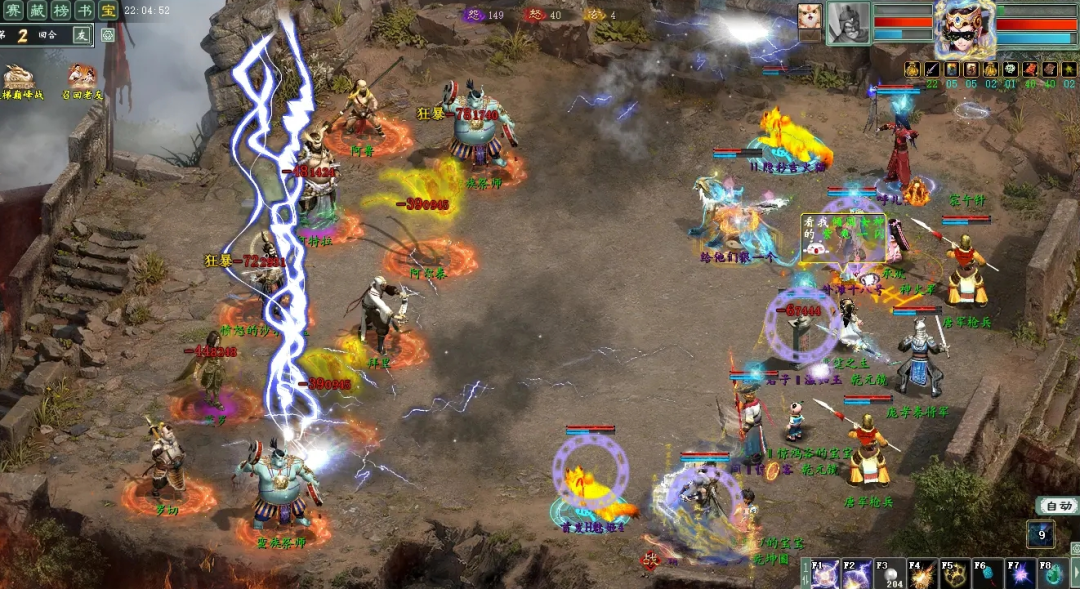Click the masked character's main portrait
This screenshot has width=1080, height=589.
pos(964,27)
